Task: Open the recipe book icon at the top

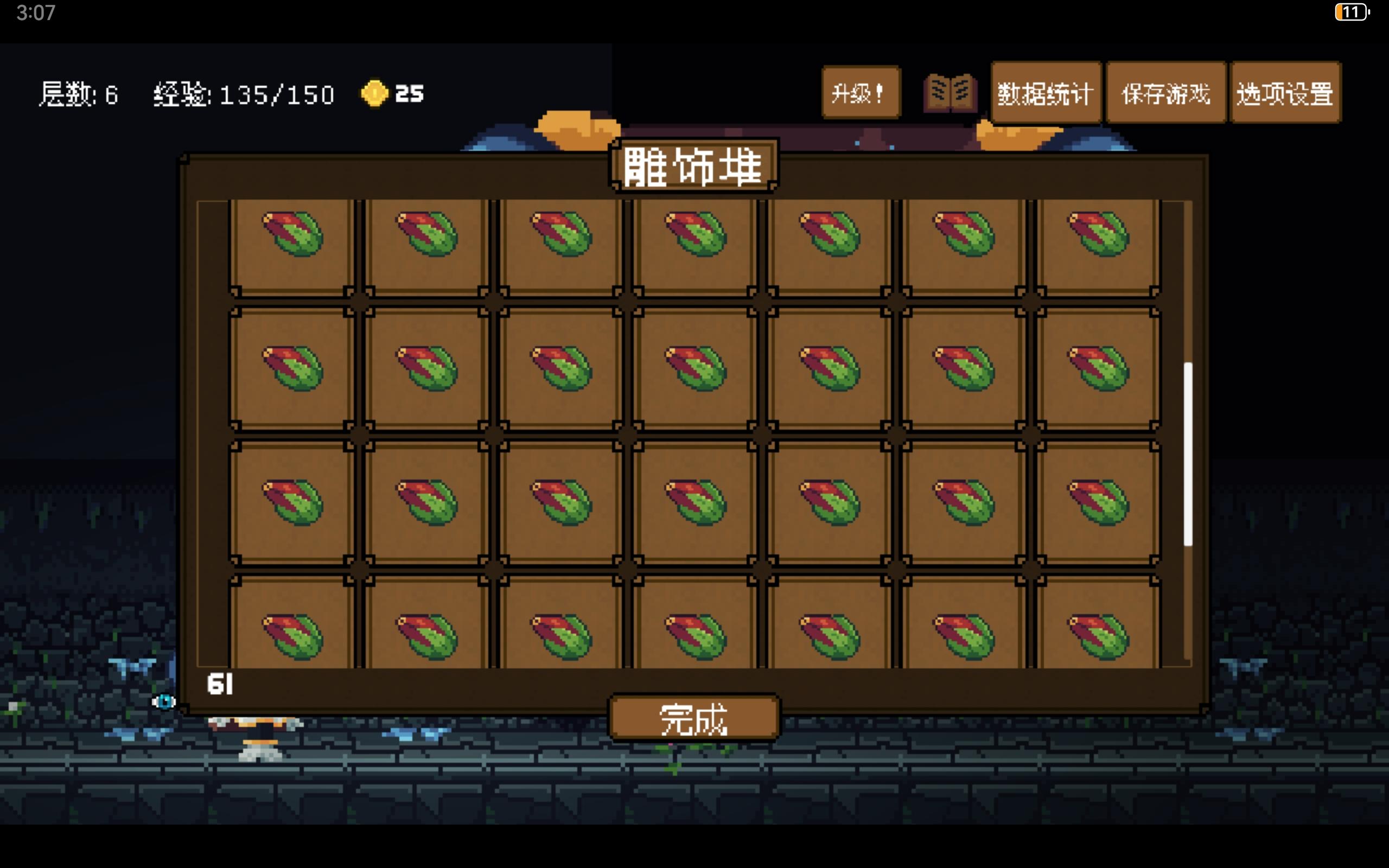Action: click(x=948, y=92)
